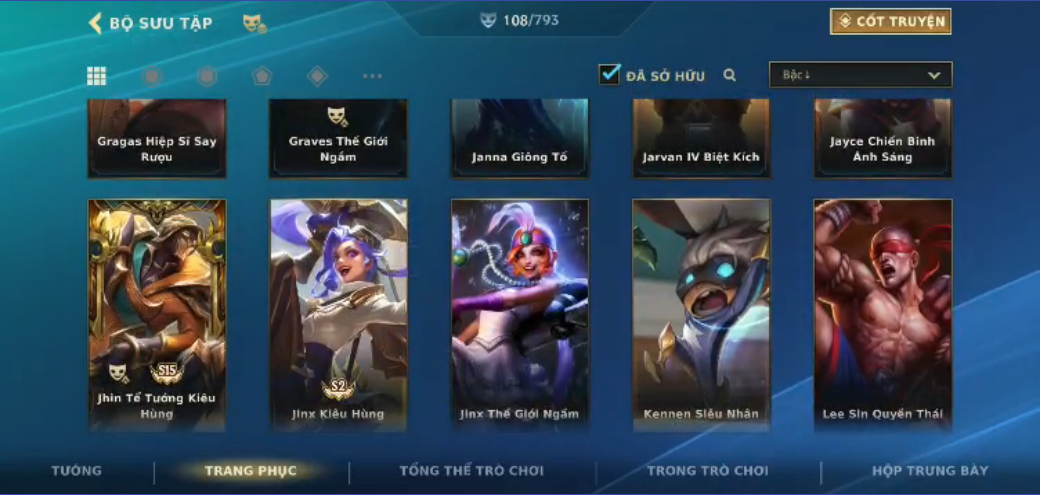Click the magnifier search icon
Viewport: 1040px width, 495px height.
(730, 75)
